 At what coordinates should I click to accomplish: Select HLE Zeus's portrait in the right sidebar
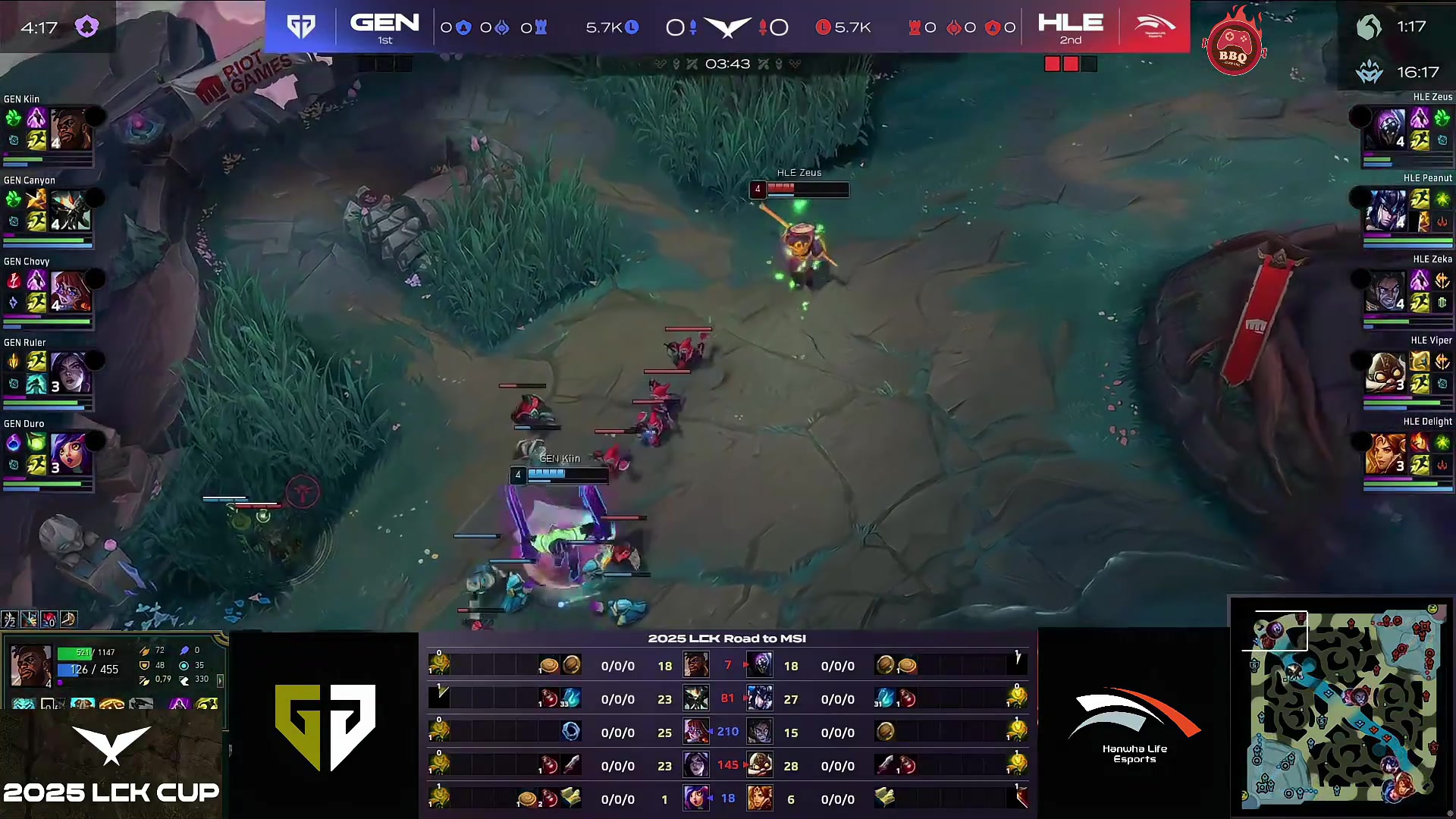click(1385, 128)
